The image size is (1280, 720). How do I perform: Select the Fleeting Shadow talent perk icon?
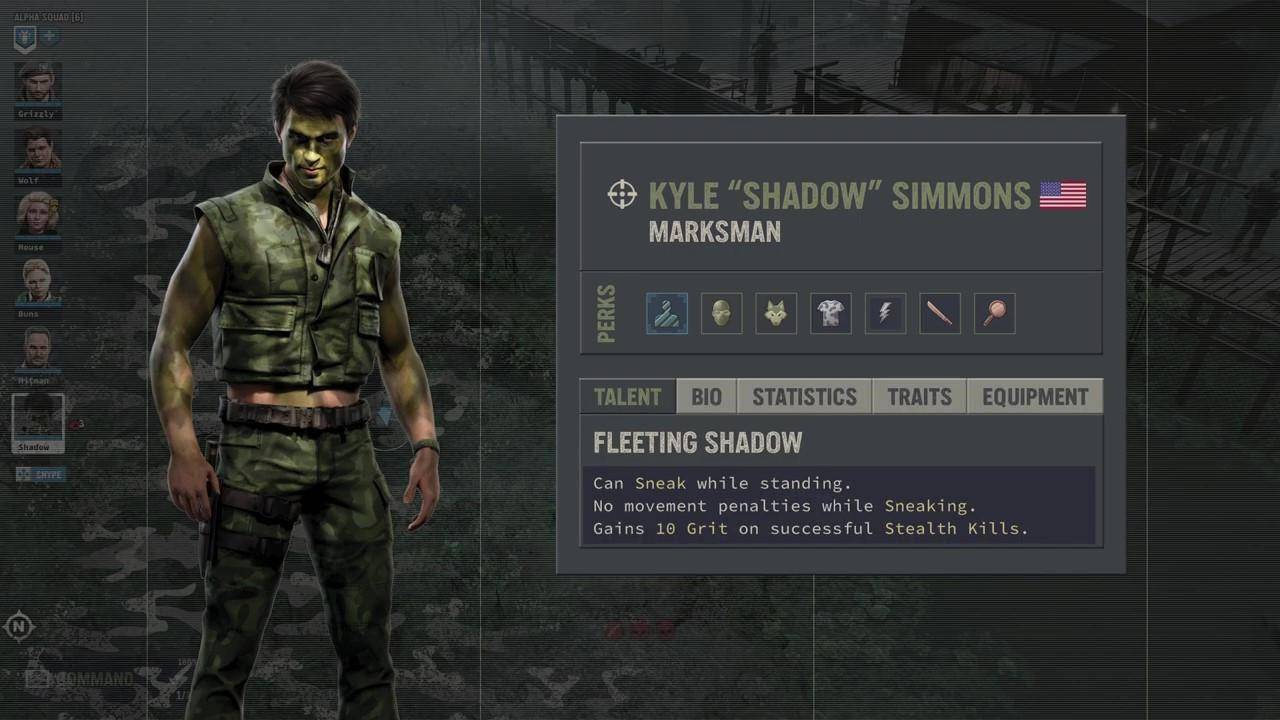click(x=667, y=314)
